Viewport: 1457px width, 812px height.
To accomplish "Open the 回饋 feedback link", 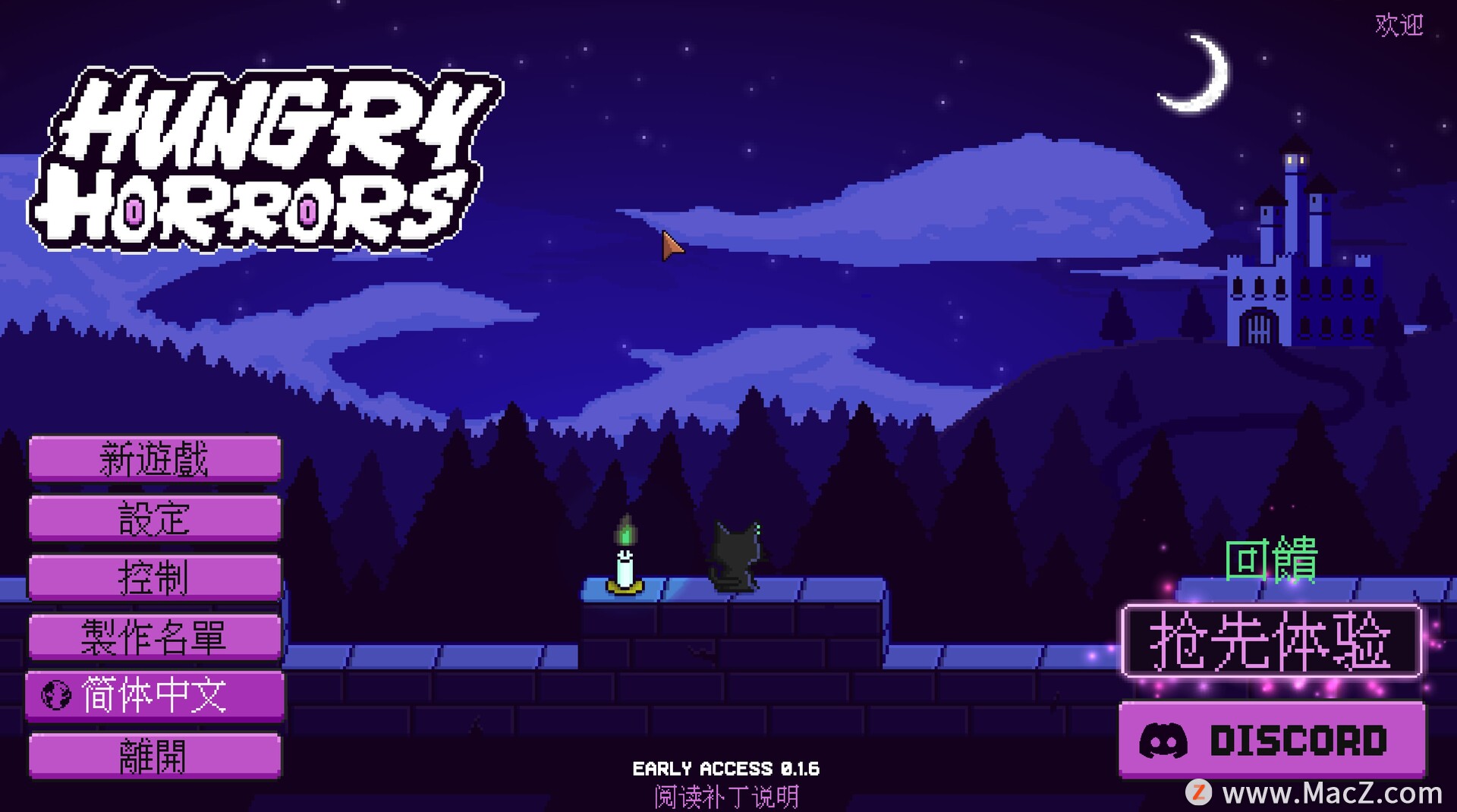I will (x=1271, y=560).
